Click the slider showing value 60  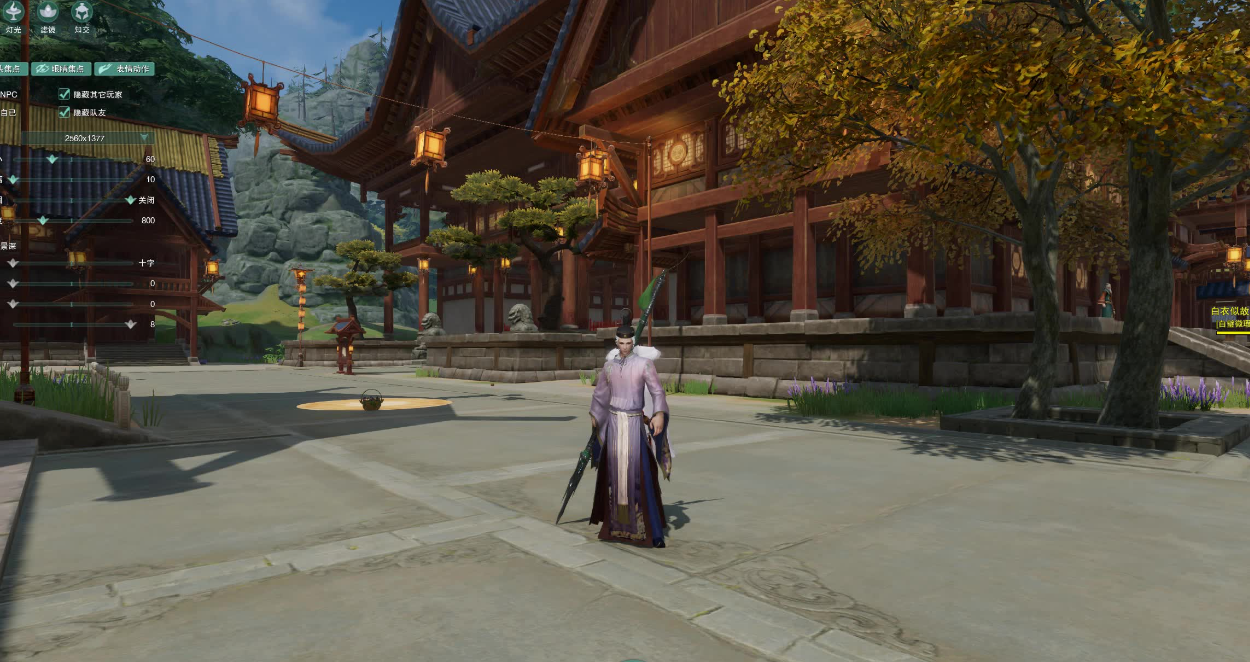coord(53,159)
